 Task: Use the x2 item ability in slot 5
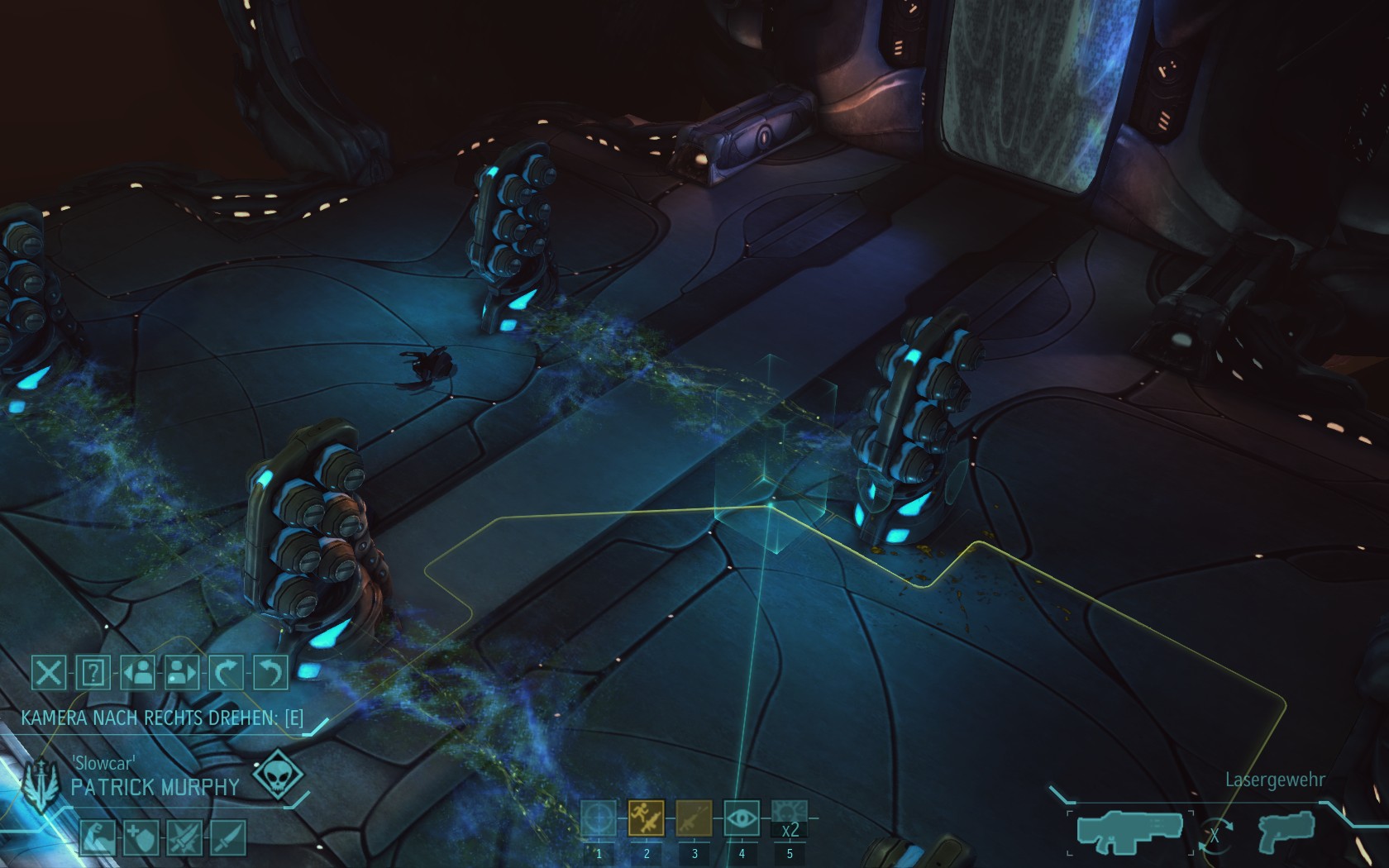click(x=789, y=819)
